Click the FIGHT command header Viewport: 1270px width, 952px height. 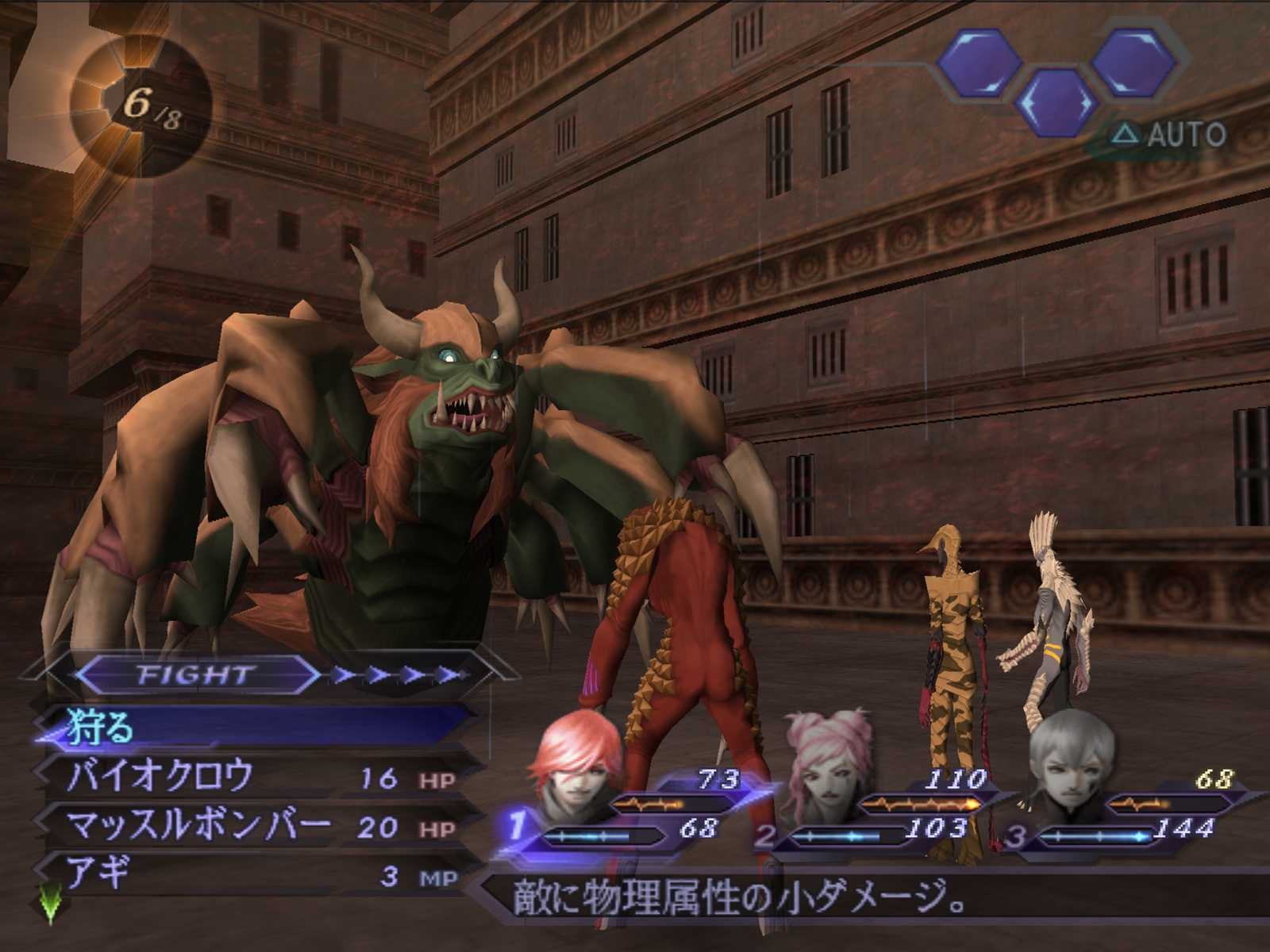tap(196, 675)
